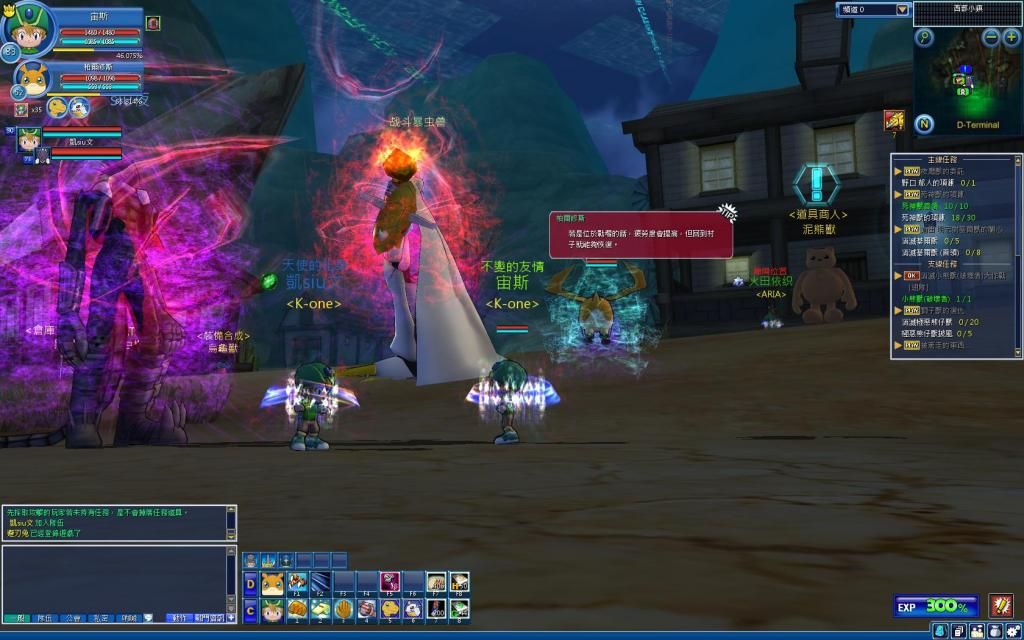1024x640 pixels.
Task: Switch to the 隊伍 party chat tab
Action: [x=44, y=619]
